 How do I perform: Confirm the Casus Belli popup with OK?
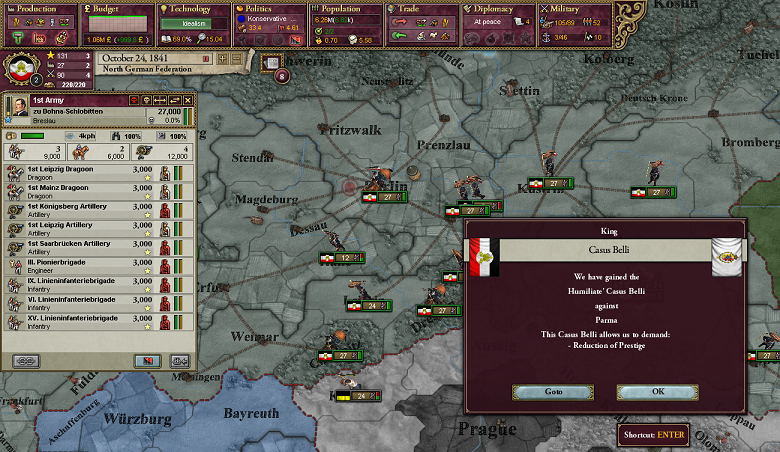click(657, 391)
